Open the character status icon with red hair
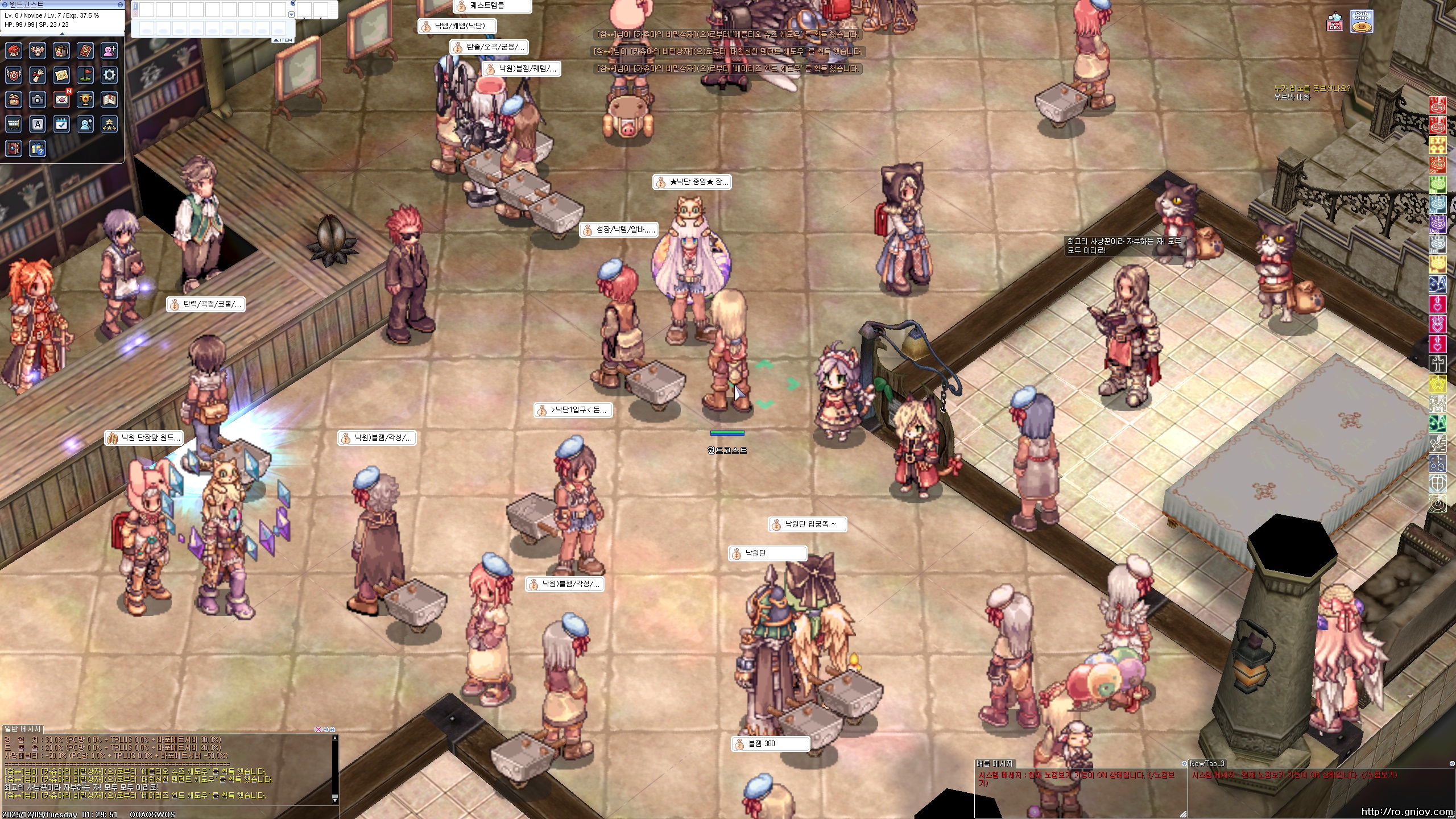 click(14, 51)
